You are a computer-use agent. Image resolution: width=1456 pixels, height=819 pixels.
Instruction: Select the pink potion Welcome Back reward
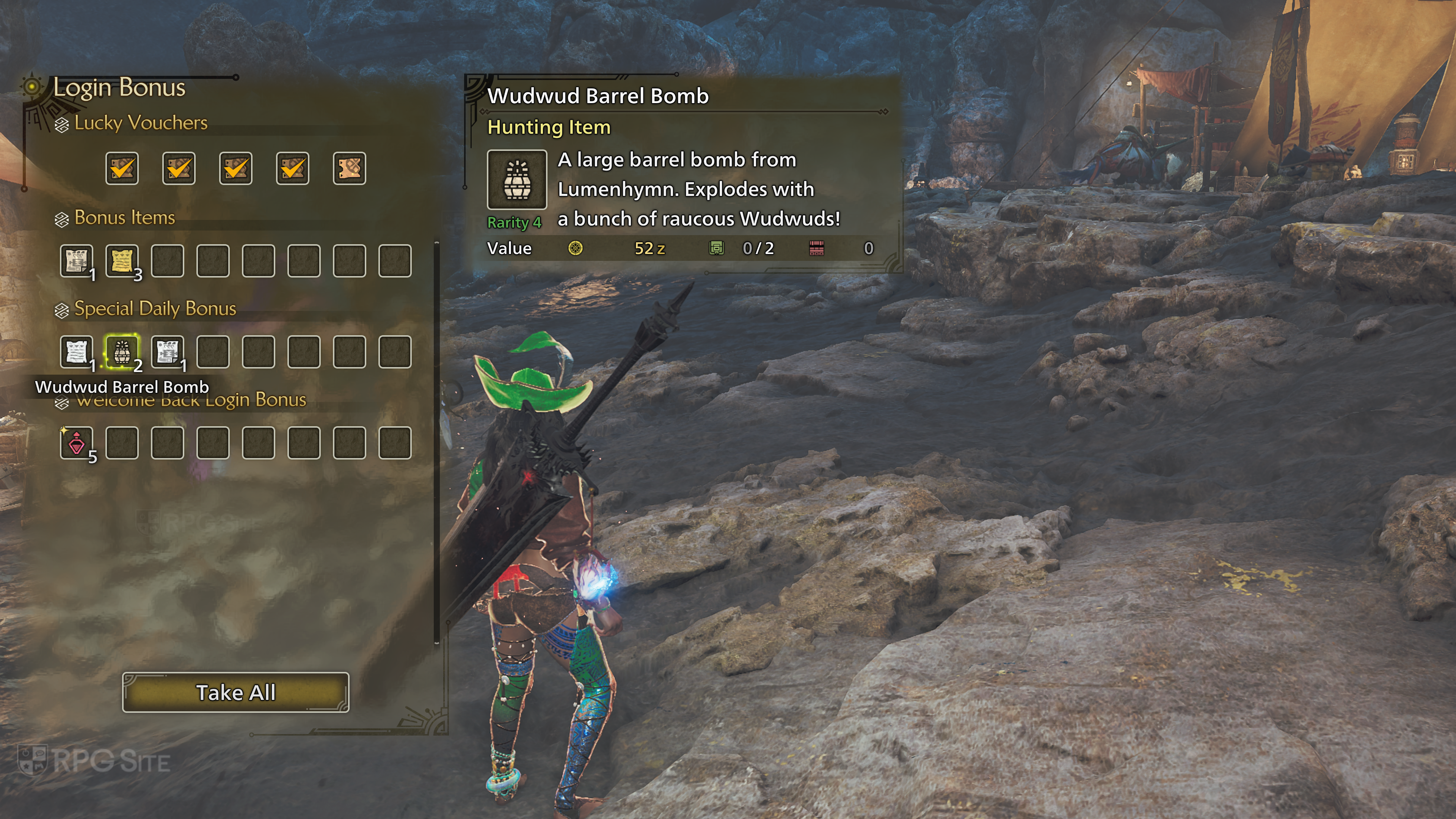point(76,442)
